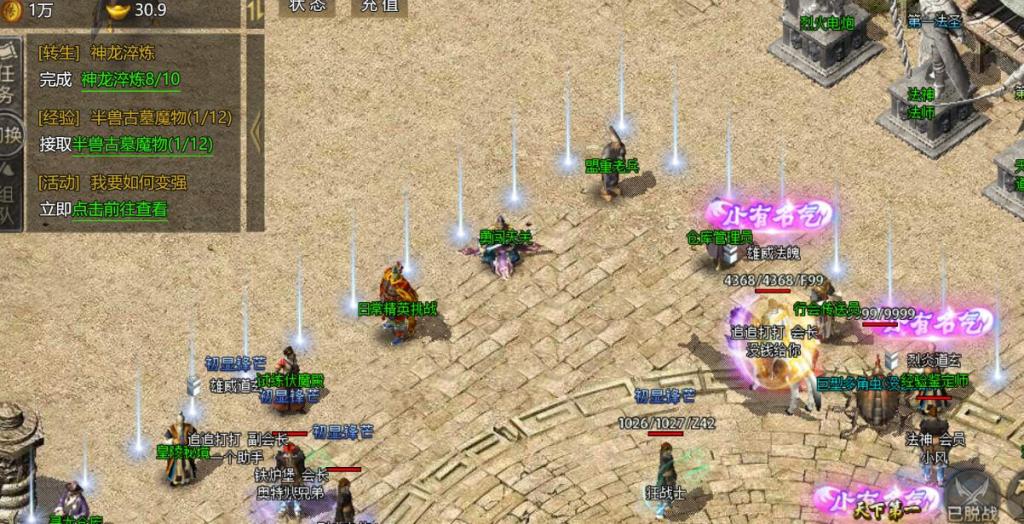Follow the 神龙淬炼8/10 quest link

tap(130, 80)
